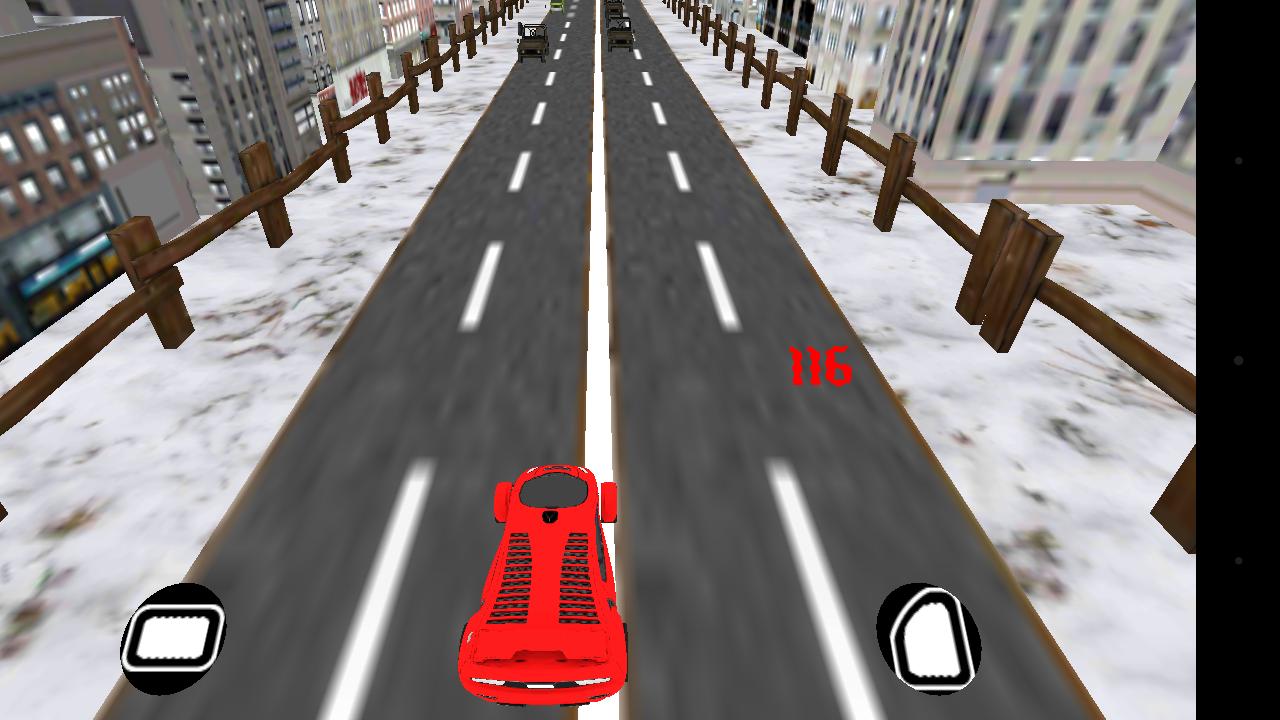Click the car's sunroof window
This screenshot has width=1280, height=720.
[x=553, y=491]
